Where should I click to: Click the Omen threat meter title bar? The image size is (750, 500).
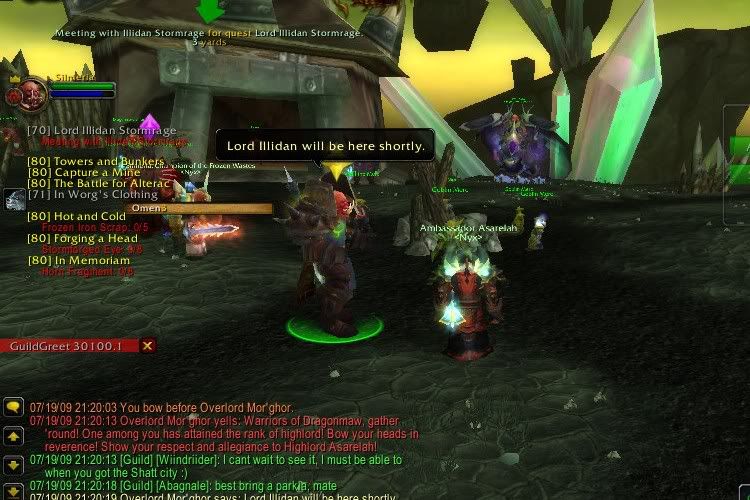pyautogui.click(x=199, y=208)
